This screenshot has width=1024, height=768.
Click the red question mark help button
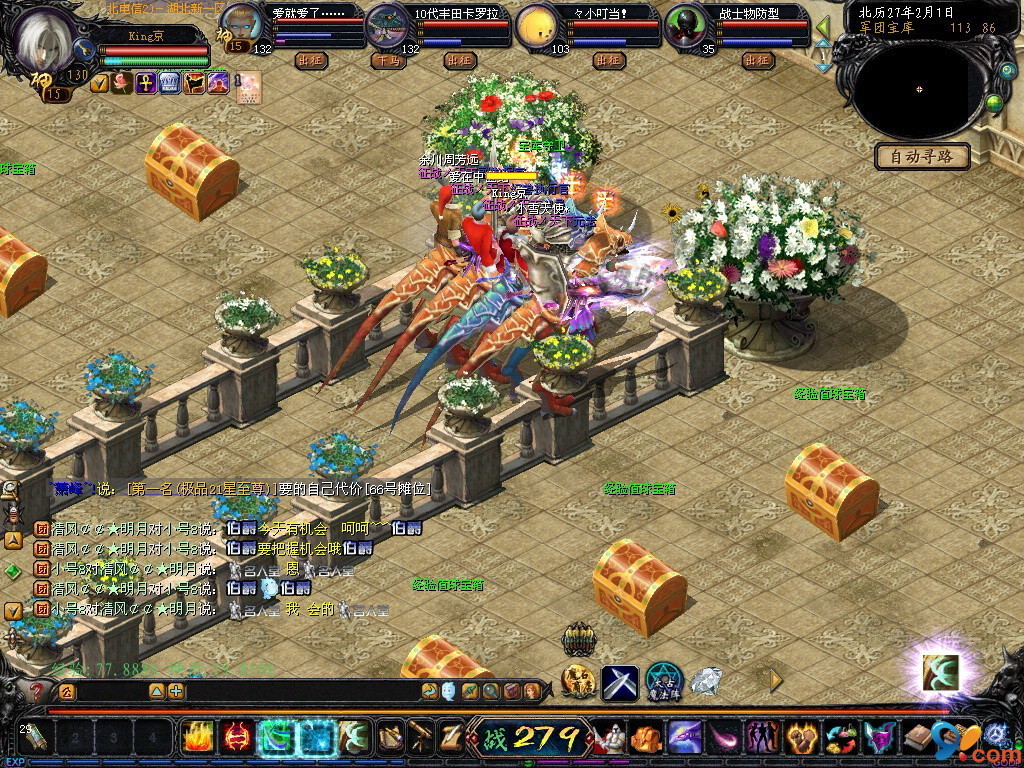pos(37,691)
